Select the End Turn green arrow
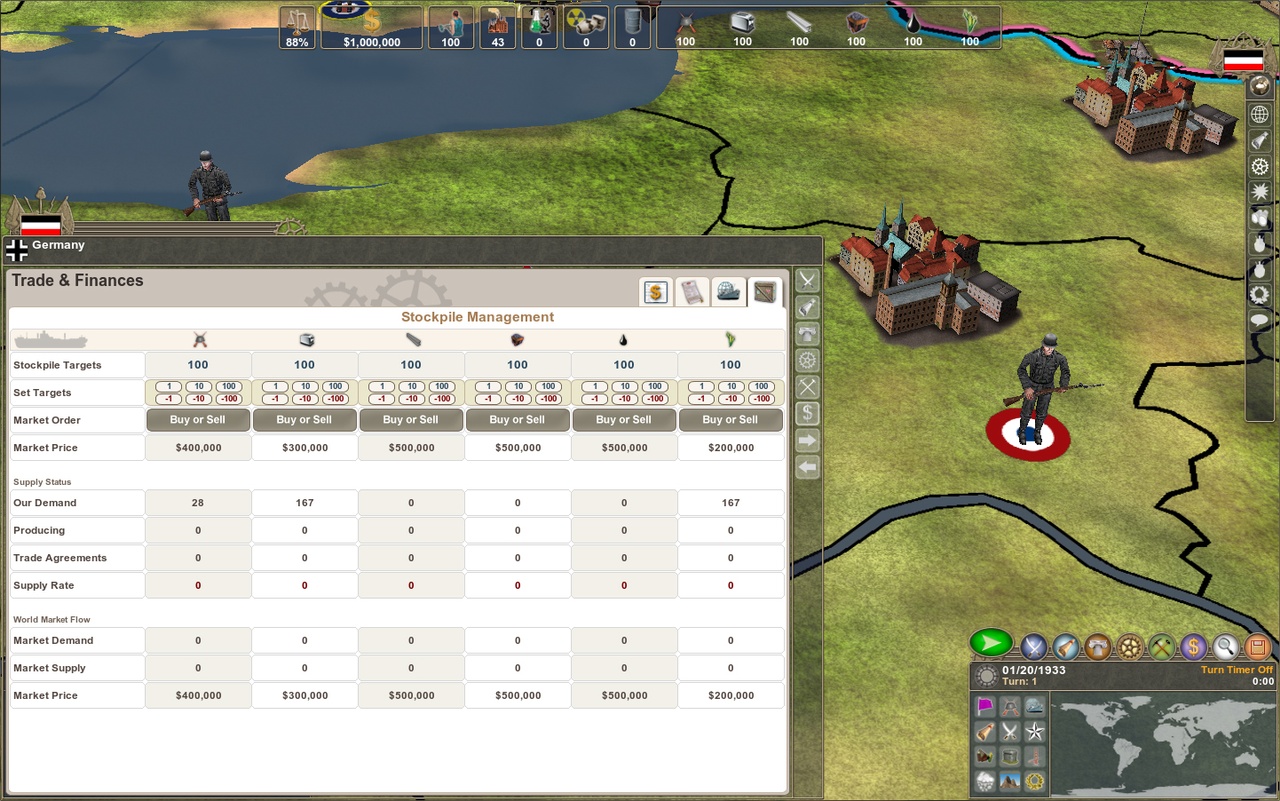The height and width of the screenshot is (801, 1280). point(993,643)
